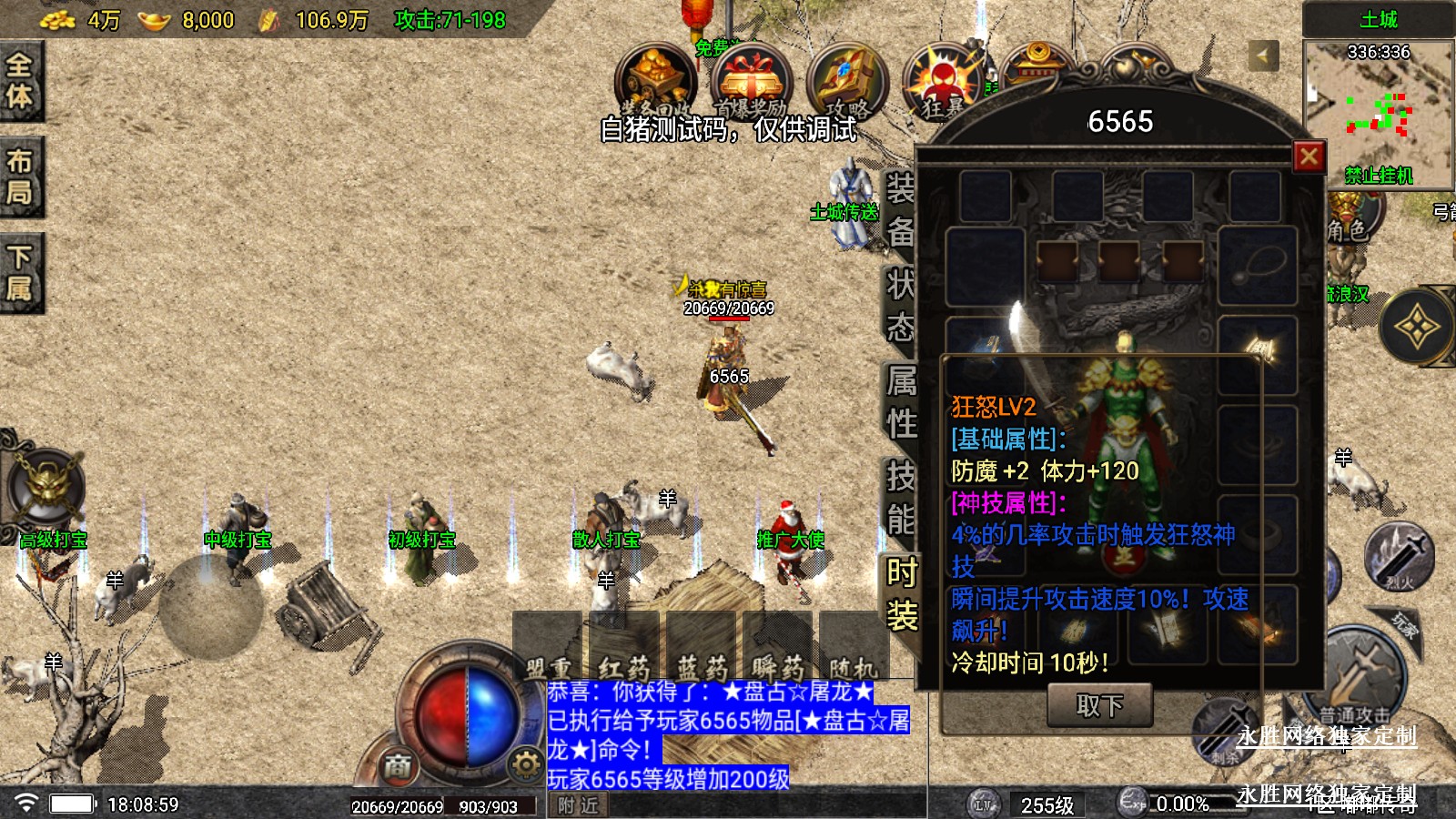
Task: Click the 取下 unequip button
Action: (1100, 705)
